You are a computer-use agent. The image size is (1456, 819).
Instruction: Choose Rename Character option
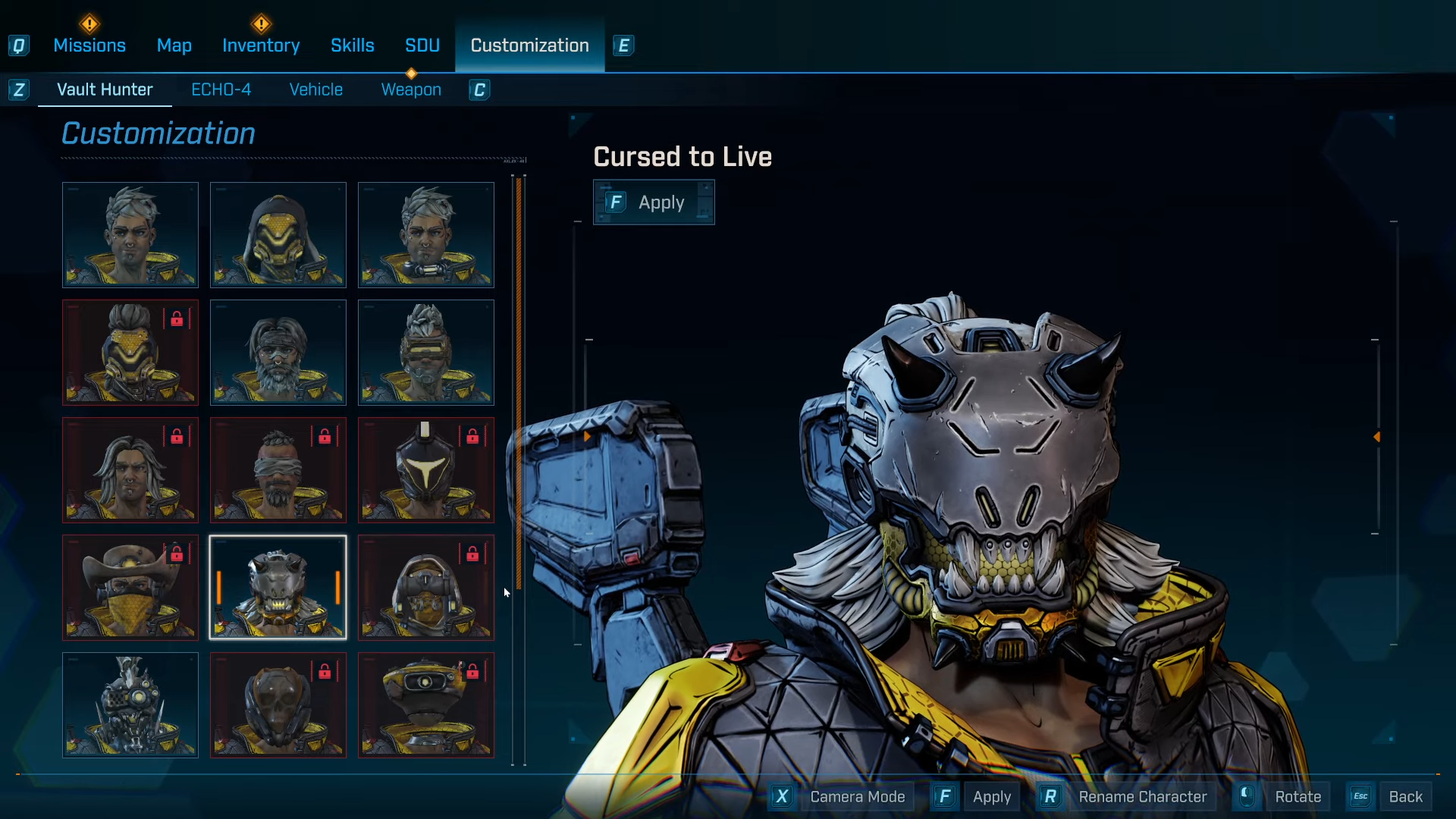(x=1142, y=797)
